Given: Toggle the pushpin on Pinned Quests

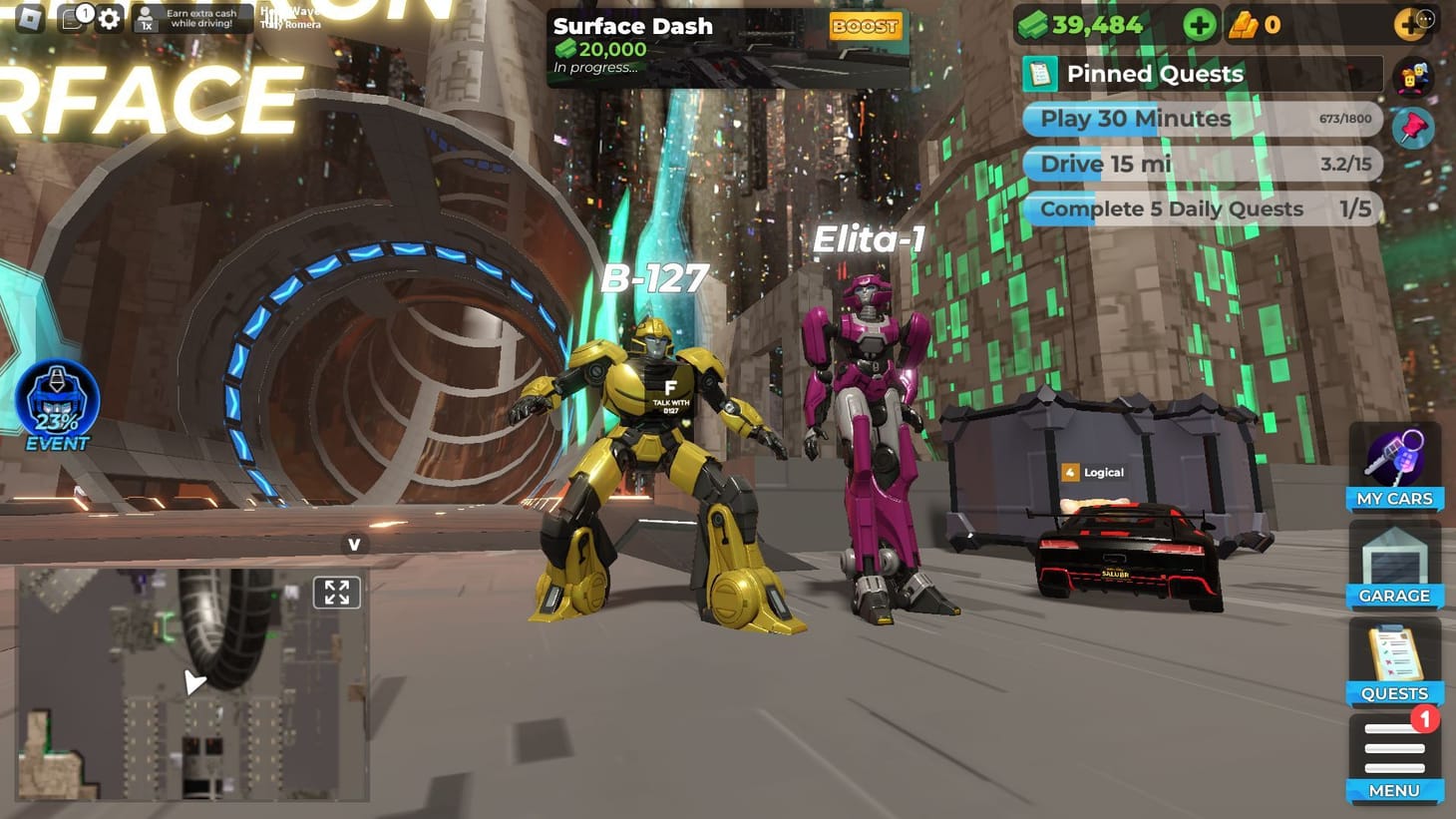Looking at the screenshot, I should pyautogui.click(x=1413, y=128).
